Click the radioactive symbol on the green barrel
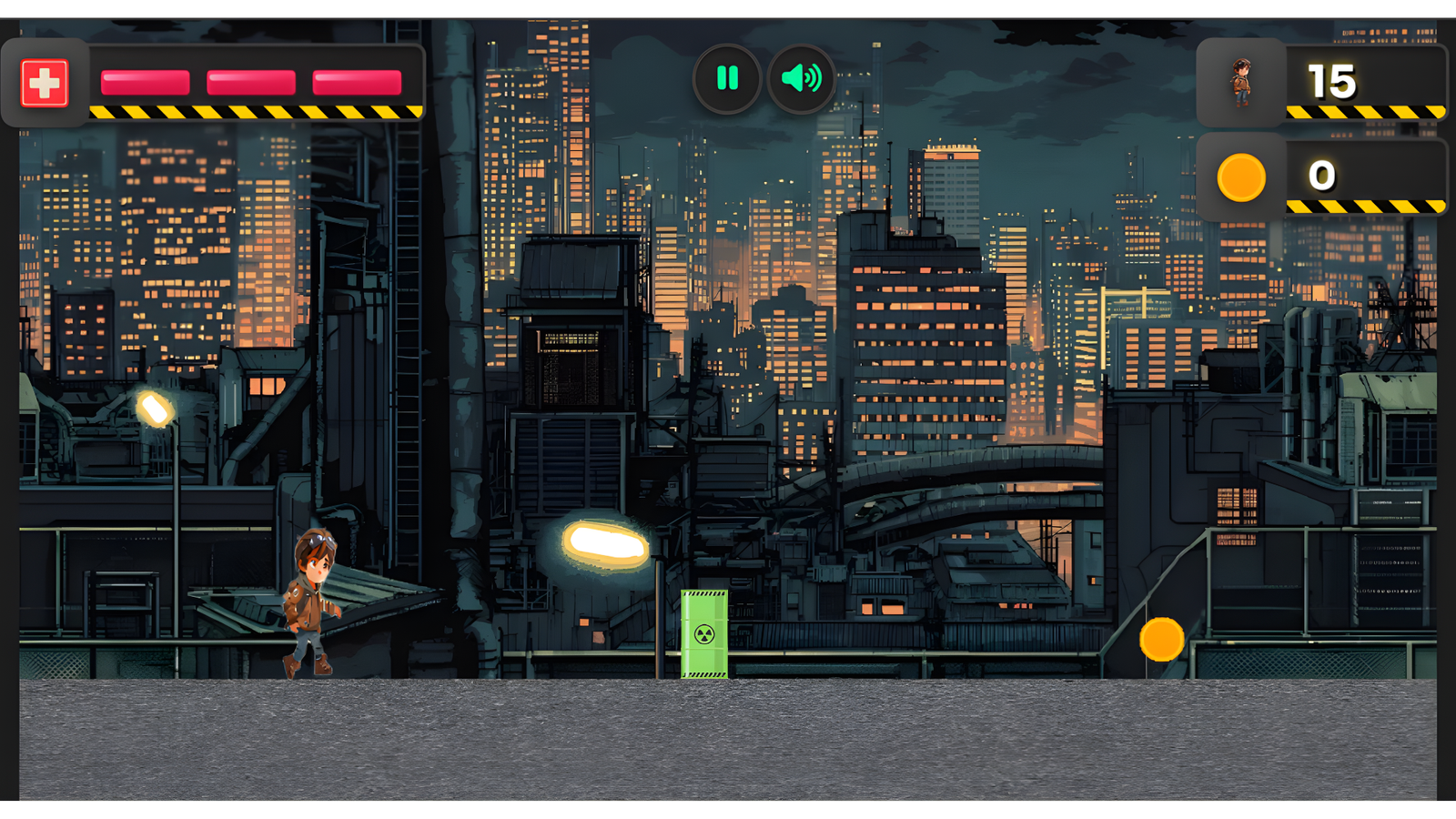Screen dimensions: 1456x819 (x=704, y=633)
